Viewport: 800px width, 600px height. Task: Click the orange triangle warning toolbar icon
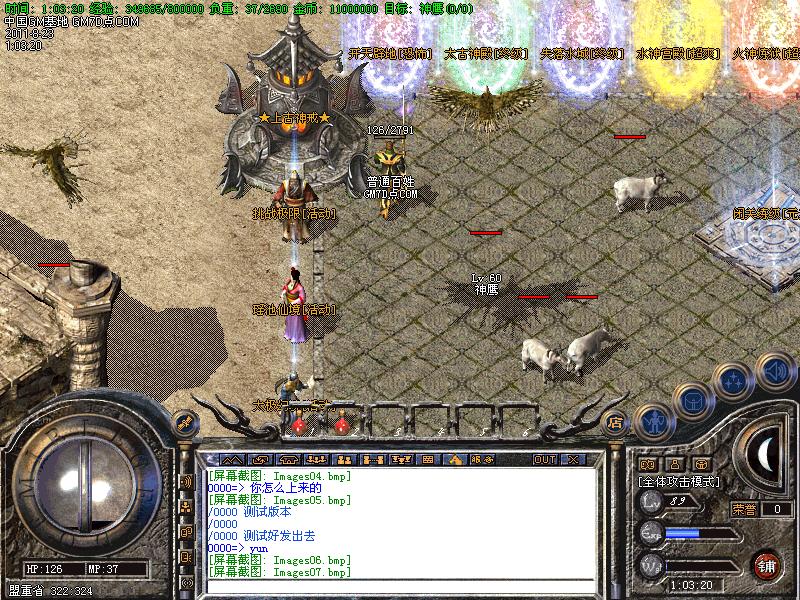[x=456, y=460]
